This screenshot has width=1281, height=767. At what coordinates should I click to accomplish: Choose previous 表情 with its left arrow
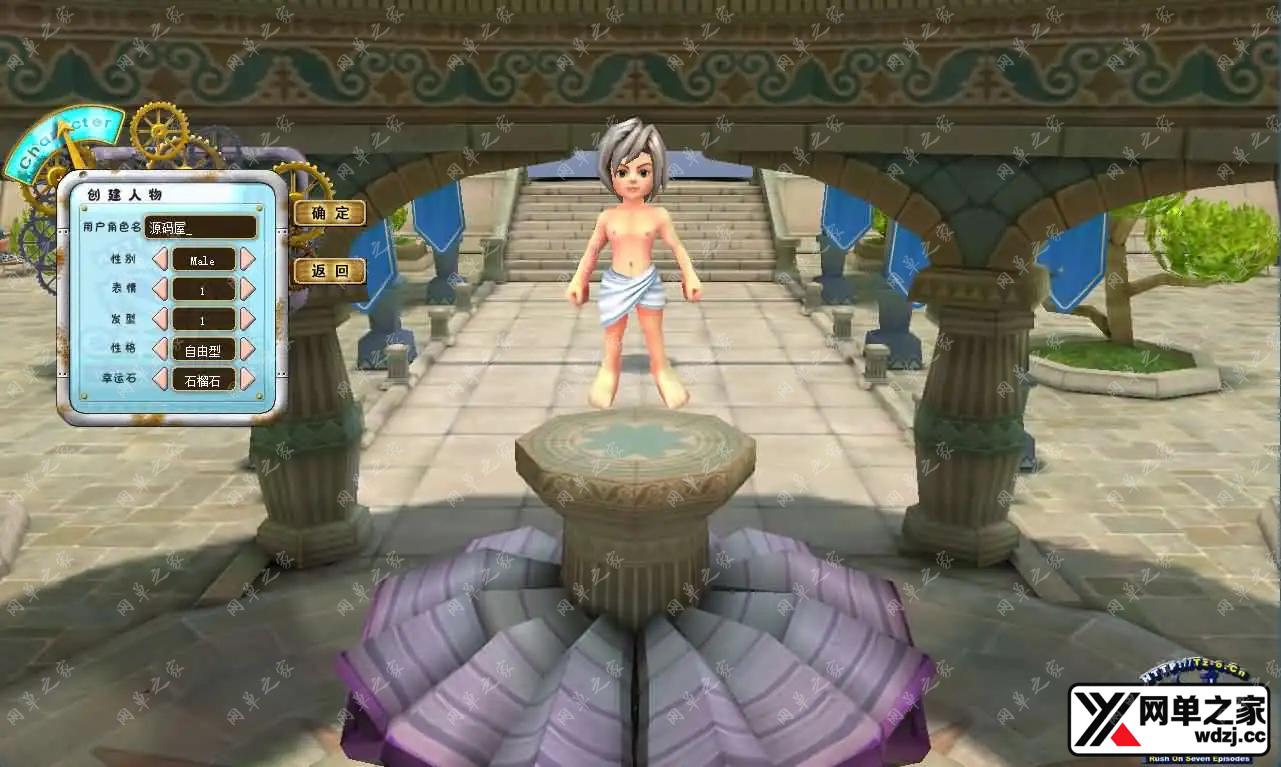pos(160,290)
